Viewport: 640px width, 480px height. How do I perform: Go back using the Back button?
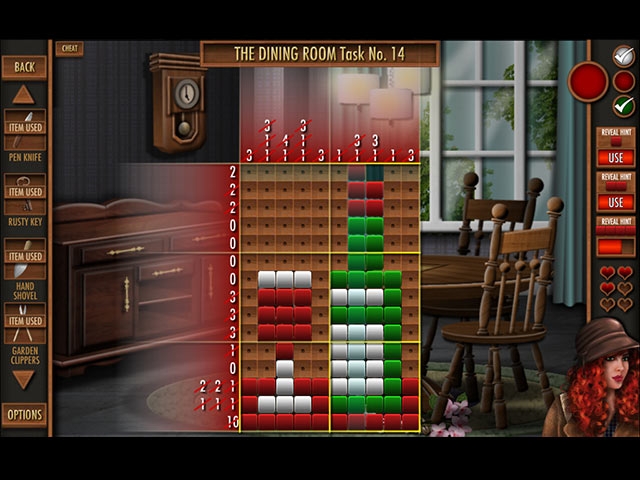tap(24, 67)
